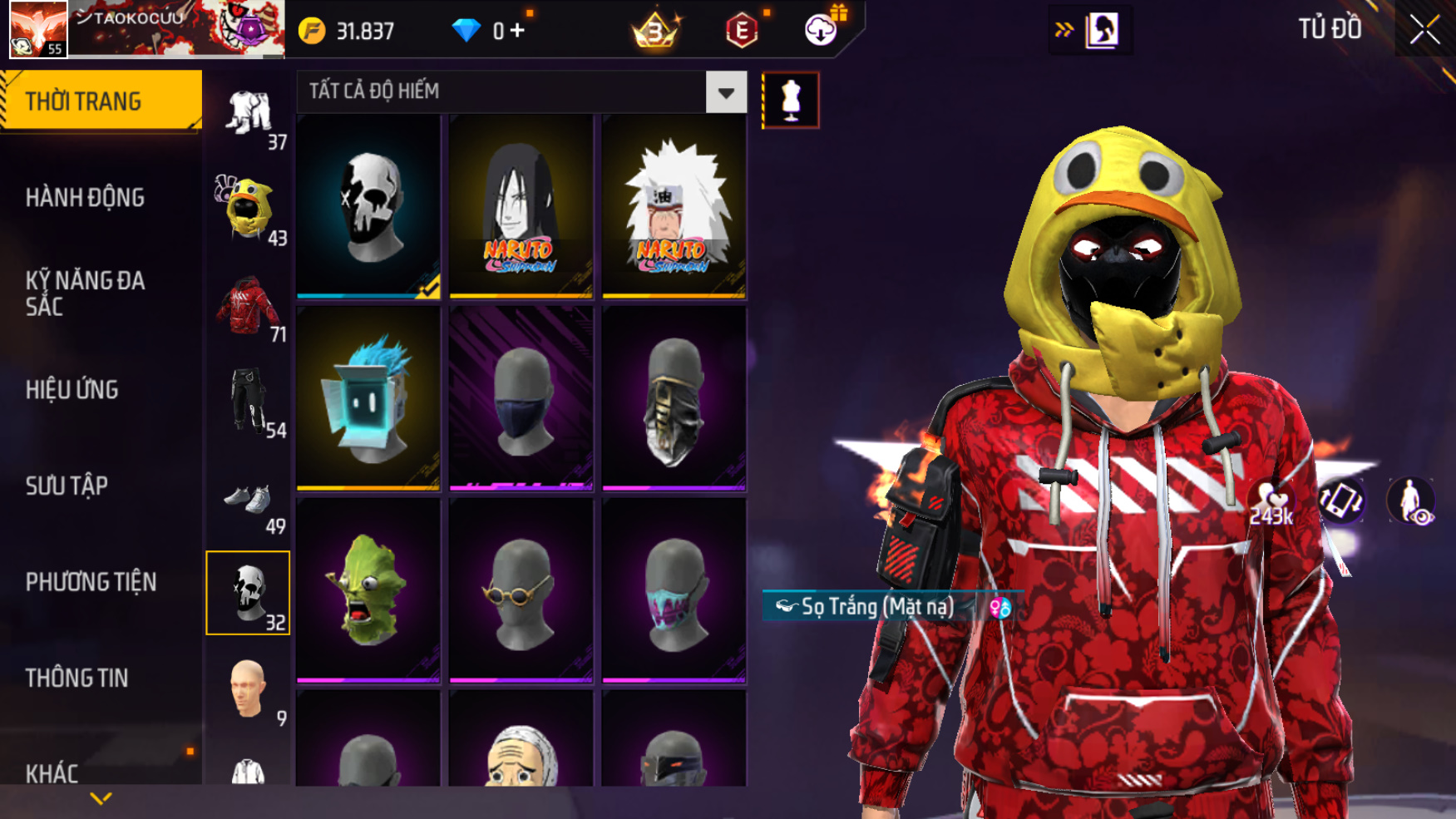1456x819 pixels.
Task: Go to the Phương Tiện tab
Action: pos(91,582)
